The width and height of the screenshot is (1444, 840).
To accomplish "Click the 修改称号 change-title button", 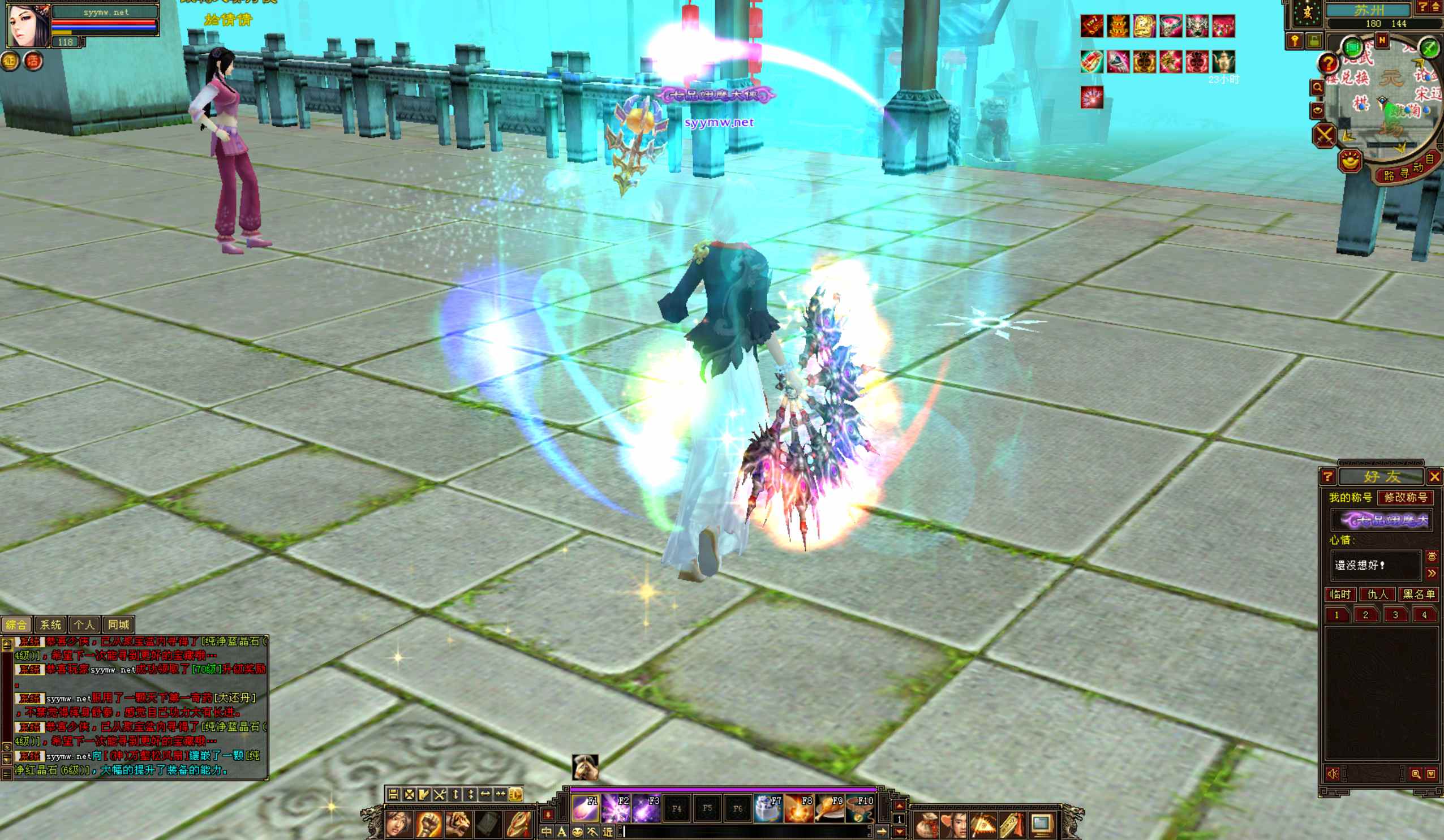I will (1405, 497).
